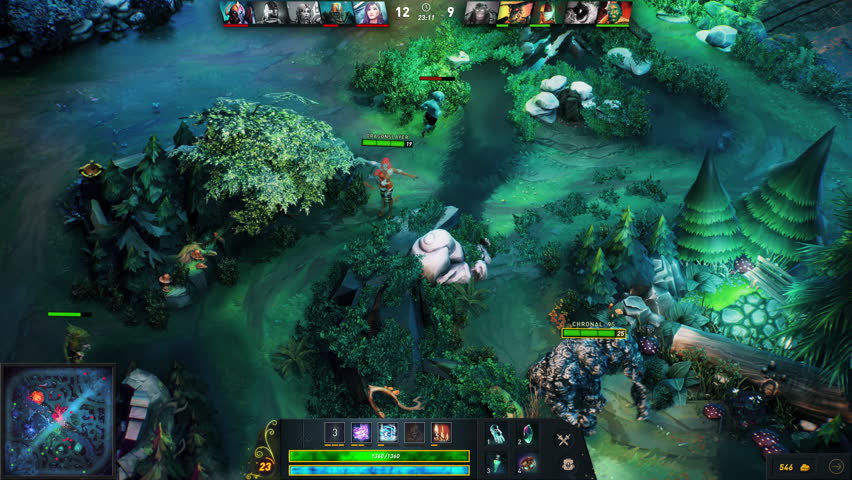
Task: Click the round button below crossed swords
Action: point(567,464)
